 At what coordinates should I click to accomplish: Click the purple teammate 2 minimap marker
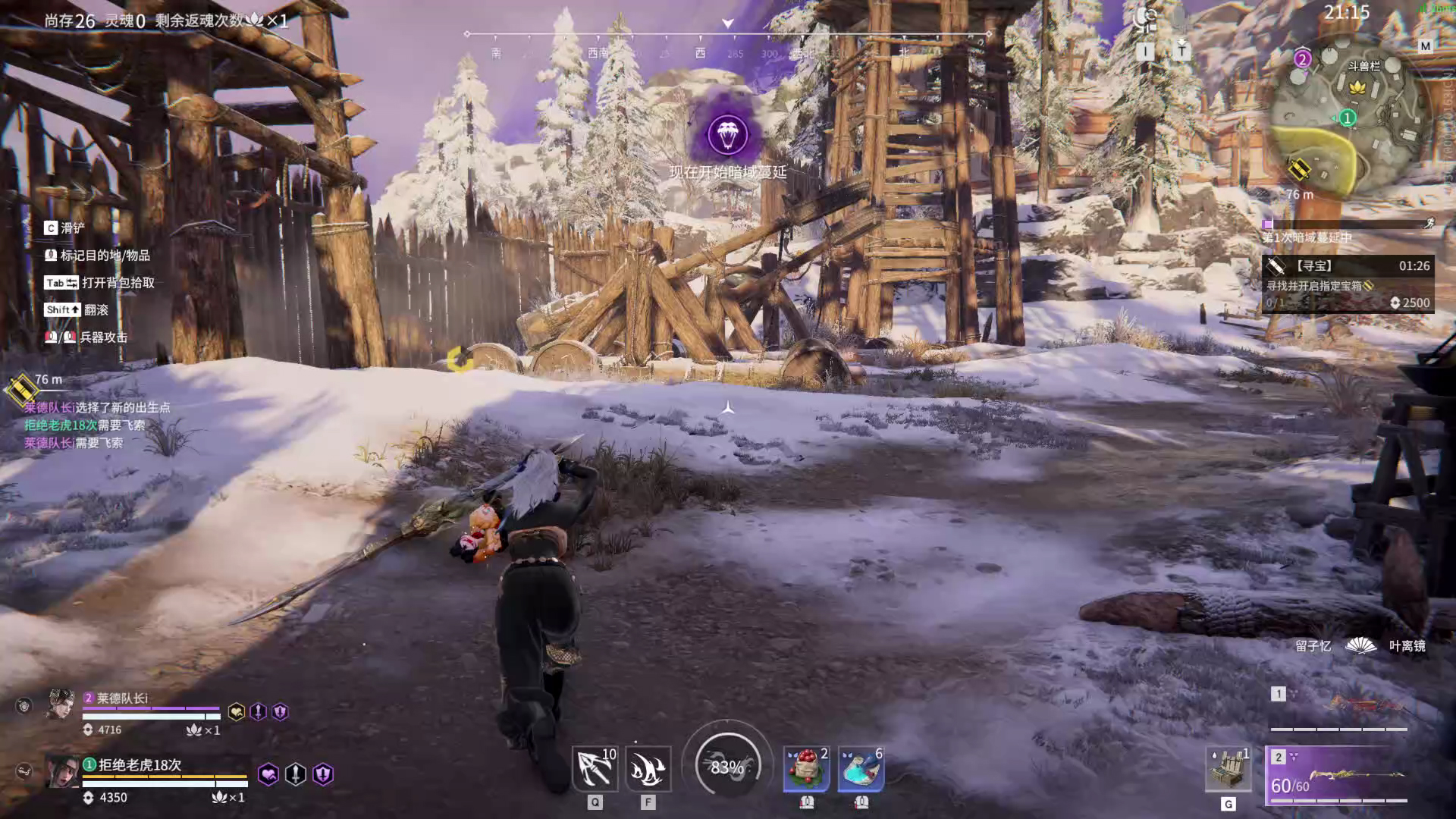click(x=1302, y=59)
